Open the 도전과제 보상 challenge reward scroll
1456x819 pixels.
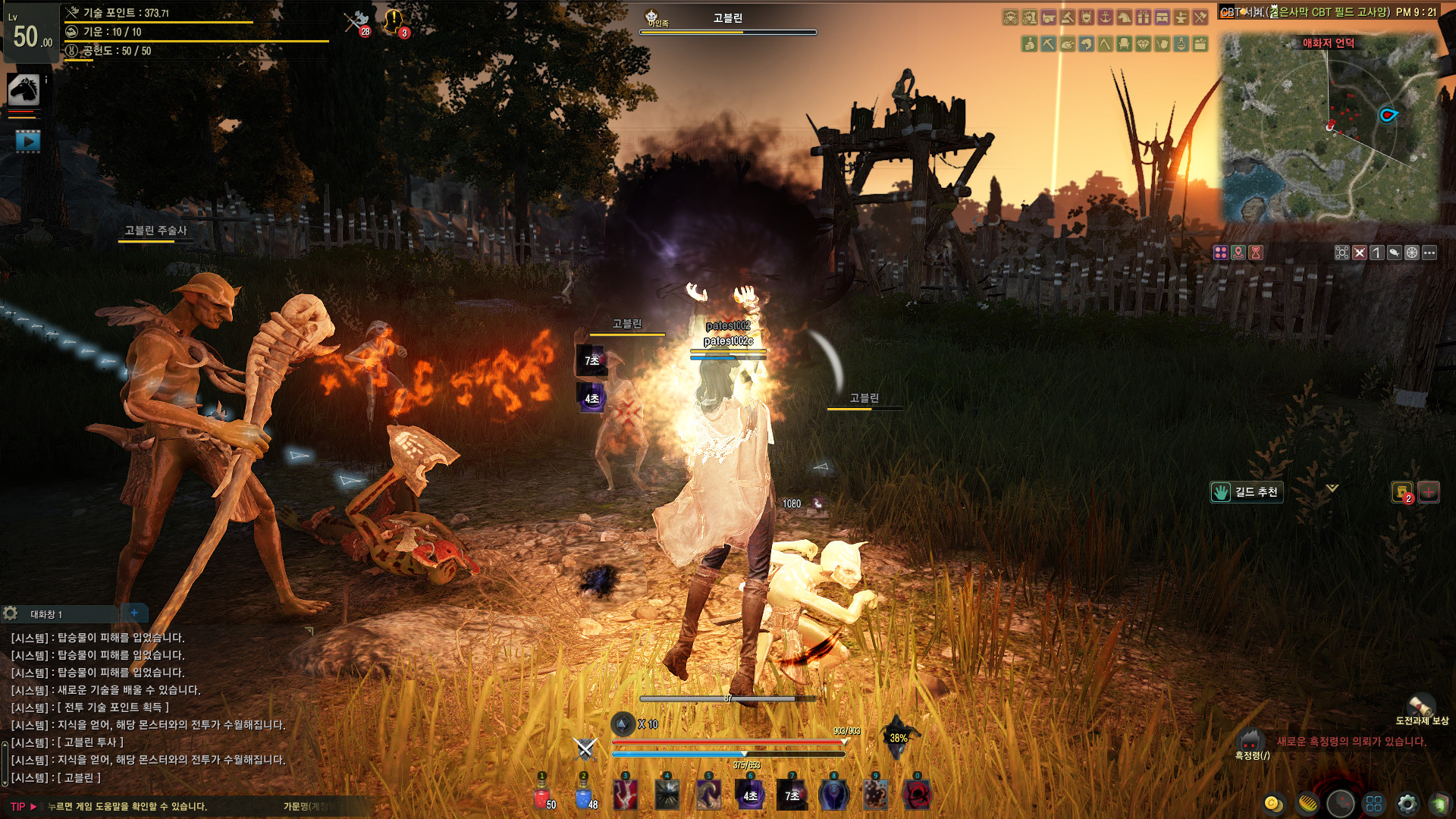(x=1421, y=707)
